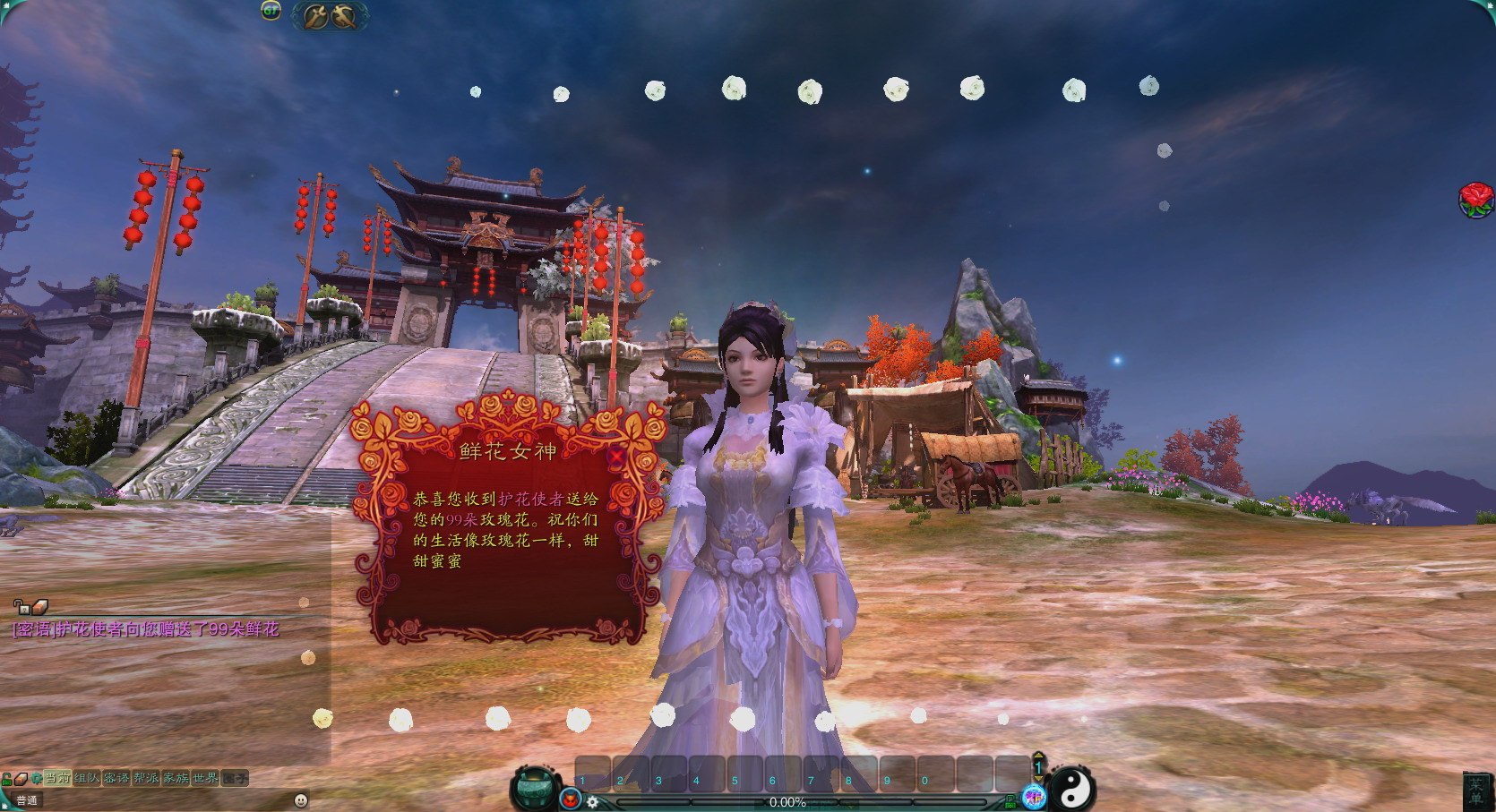The image size is (1496, 812).
Task: Select the 帮派 chat tab
Action: click(146, 778)
